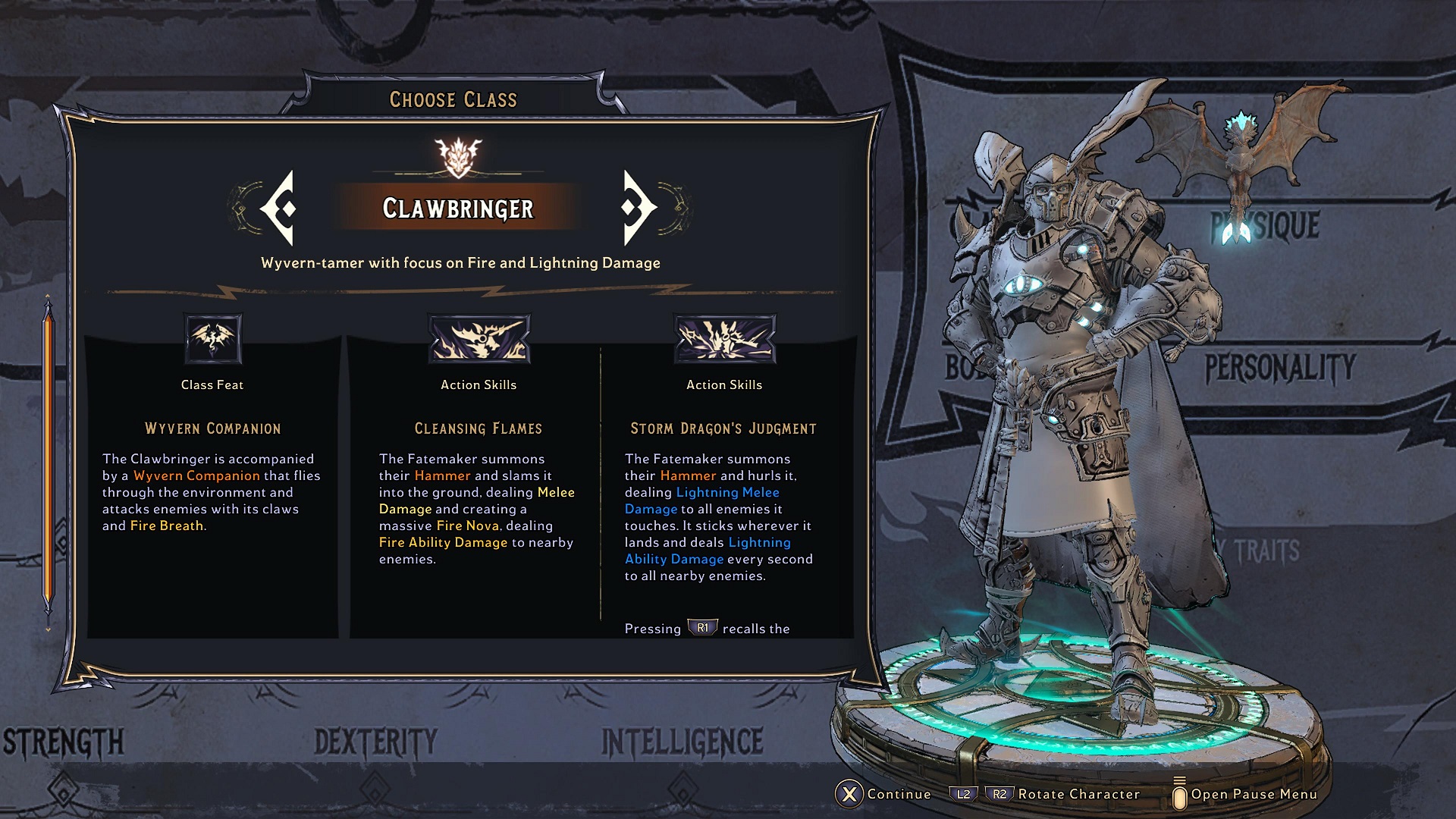Select the Wyvern Companion class feat icon
The image size is (1456, 819).
click(x=213, y=339)
